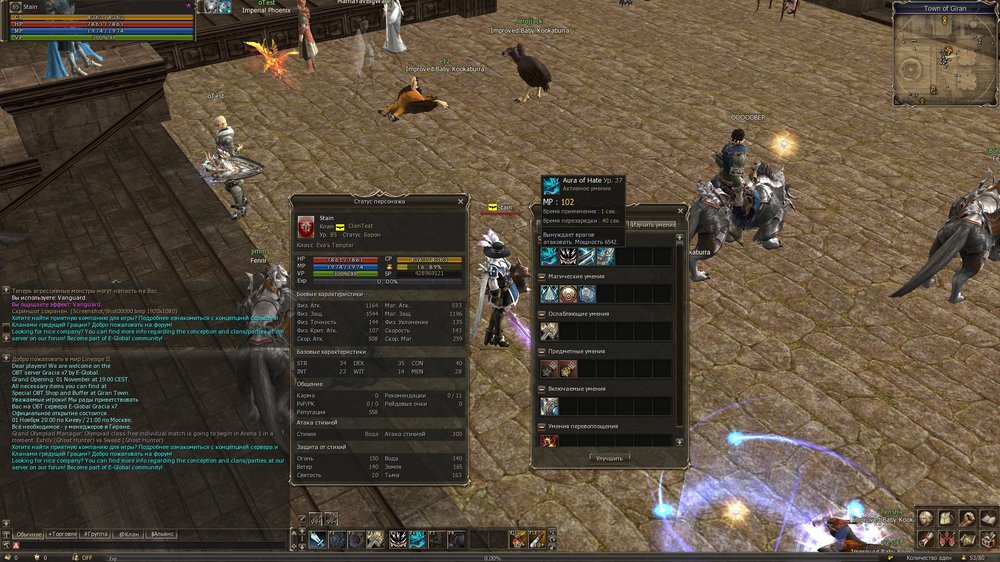Click the Улучшить button in skills window
The image size is (1000, 562).
pos(609,458)
